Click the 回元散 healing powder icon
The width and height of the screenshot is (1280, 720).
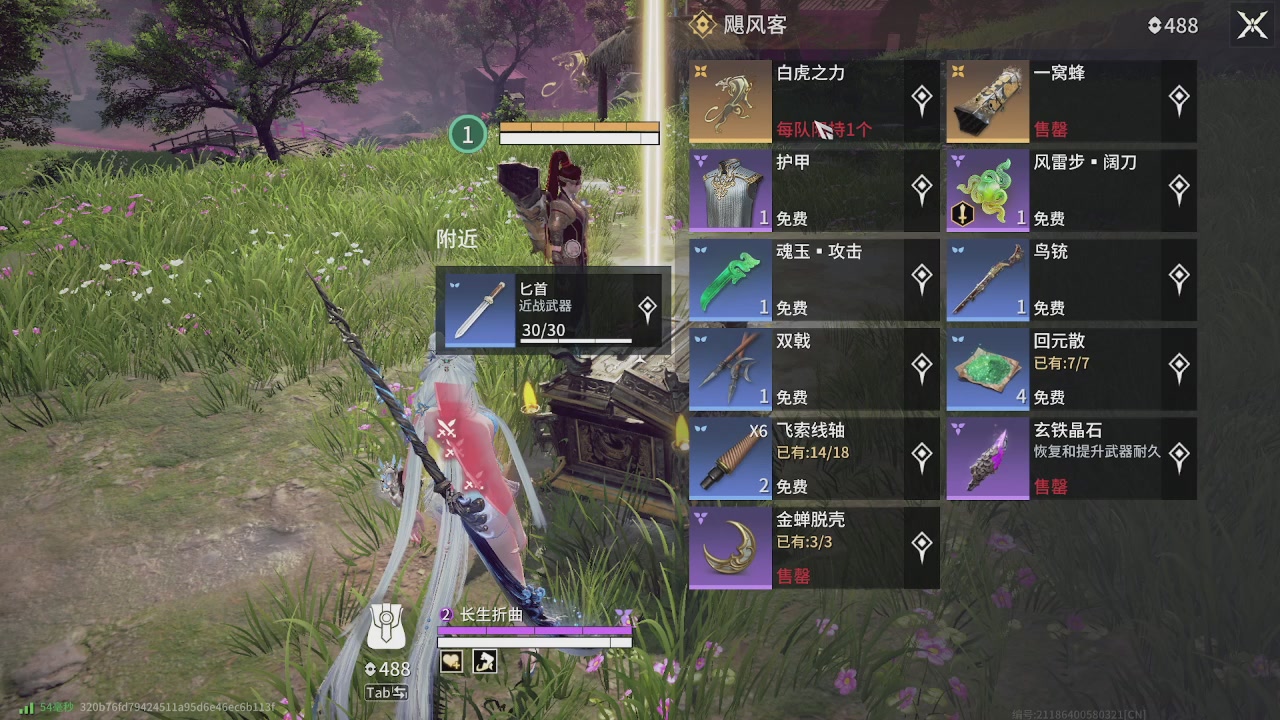(x=987, y=369)
